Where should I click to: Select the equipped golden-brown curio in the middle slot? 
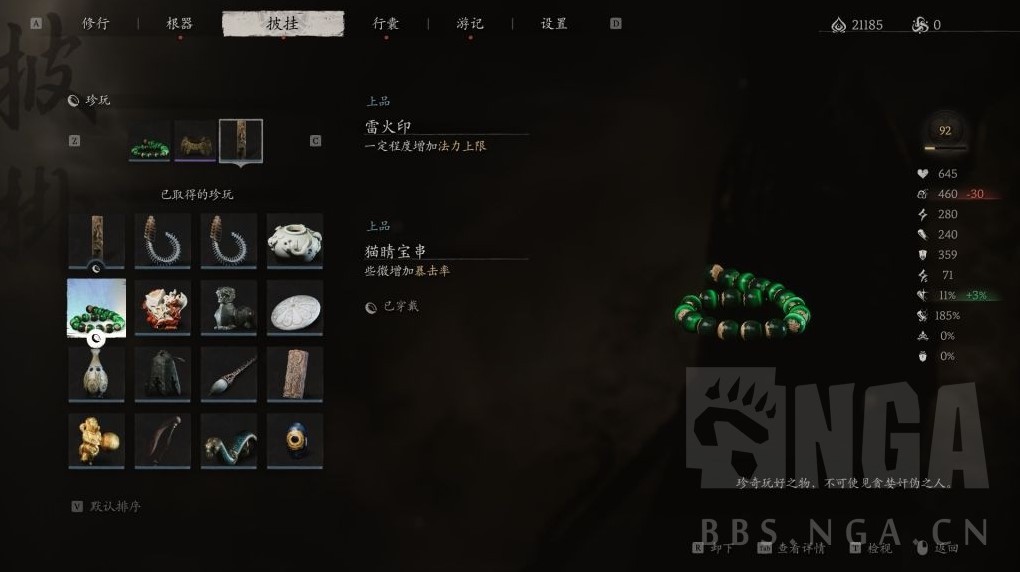[195, 141]
